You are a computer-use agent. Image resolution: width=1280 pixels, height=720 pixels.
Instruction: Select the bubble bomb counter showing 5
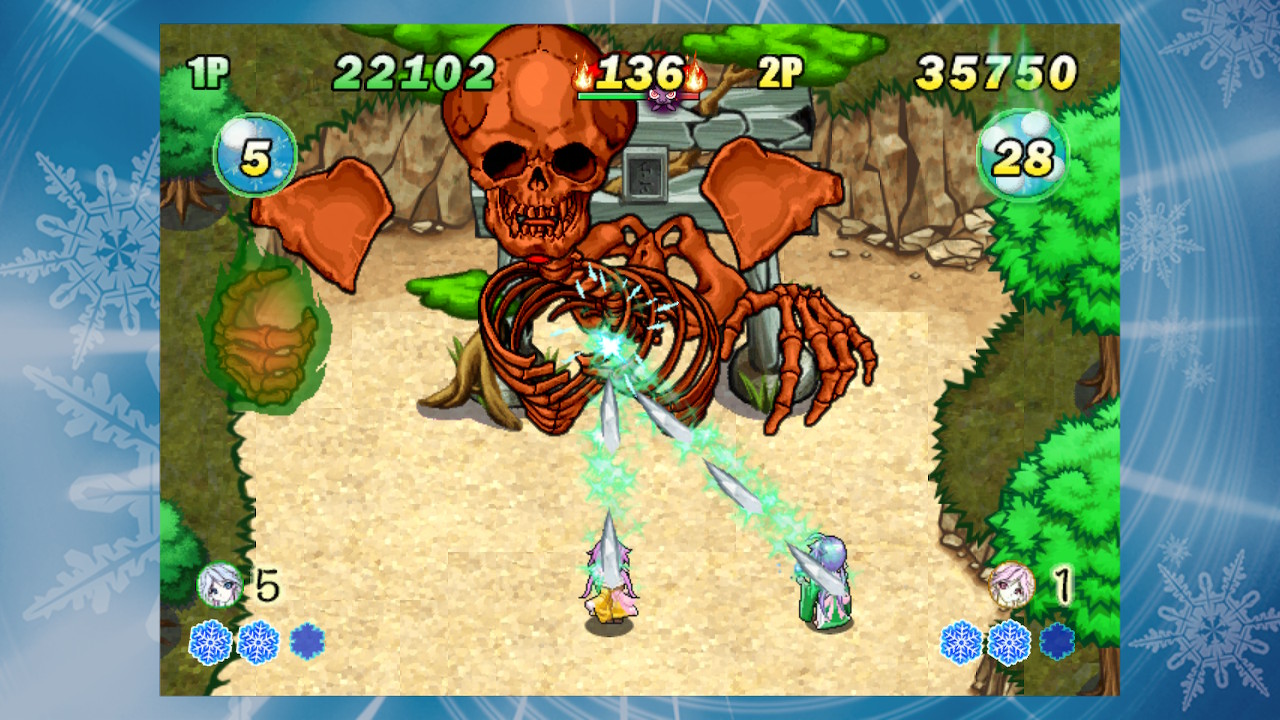tap(260, 149)
